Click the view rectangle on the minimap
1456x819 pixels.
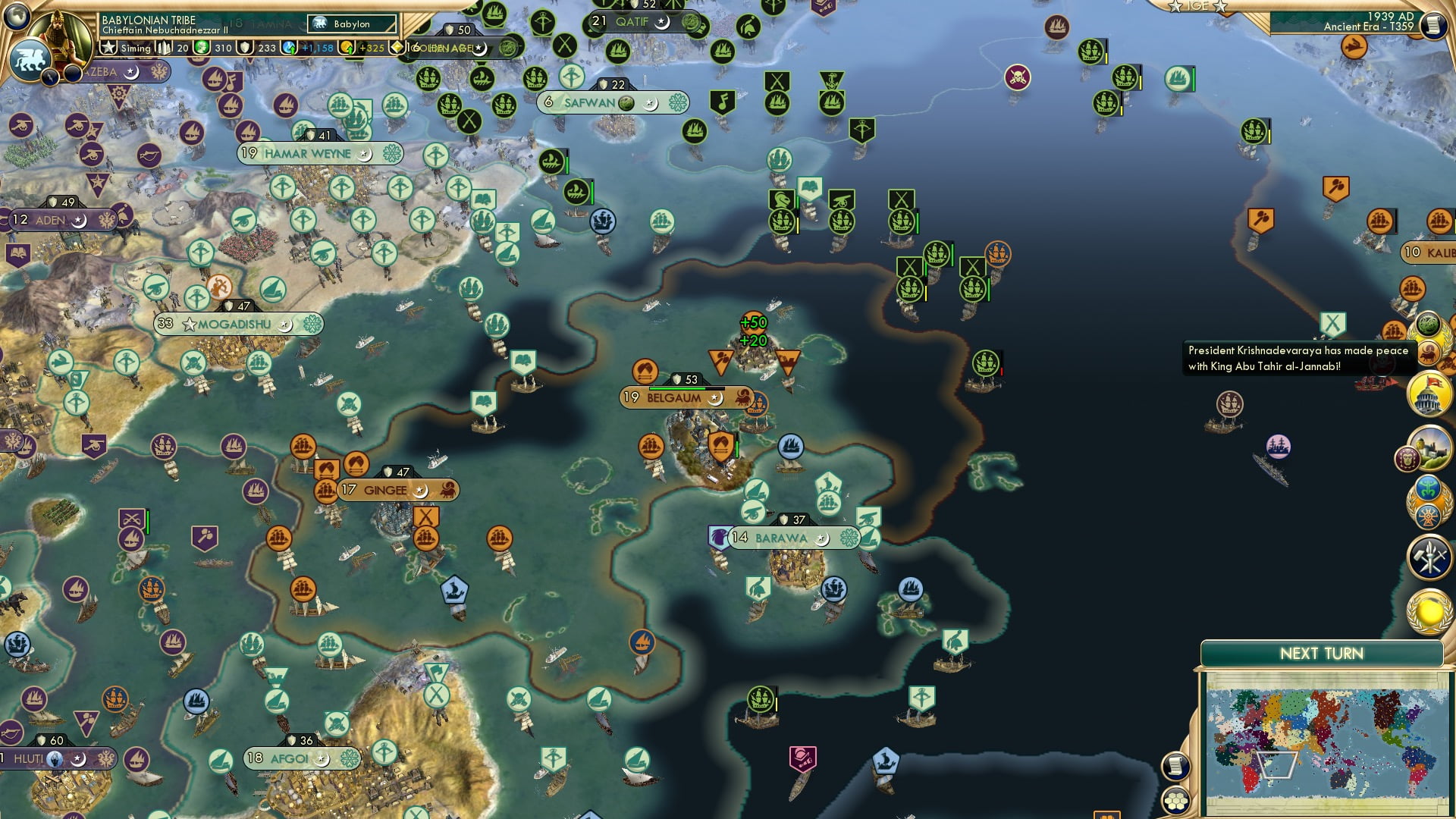pos(1278,764)
